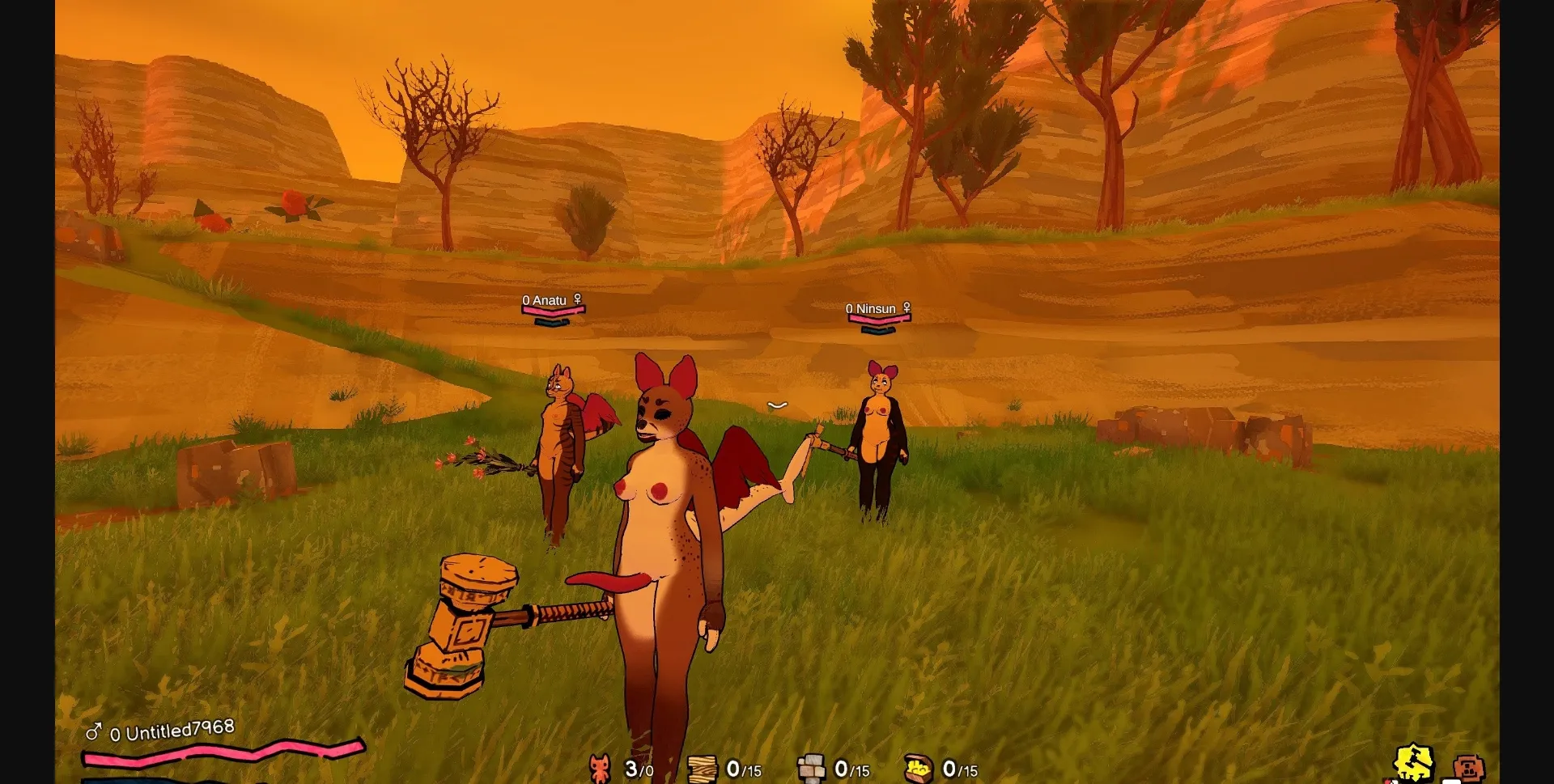
Task: Open the brick structure icon bottom right
Action: tap(1468, 766)
